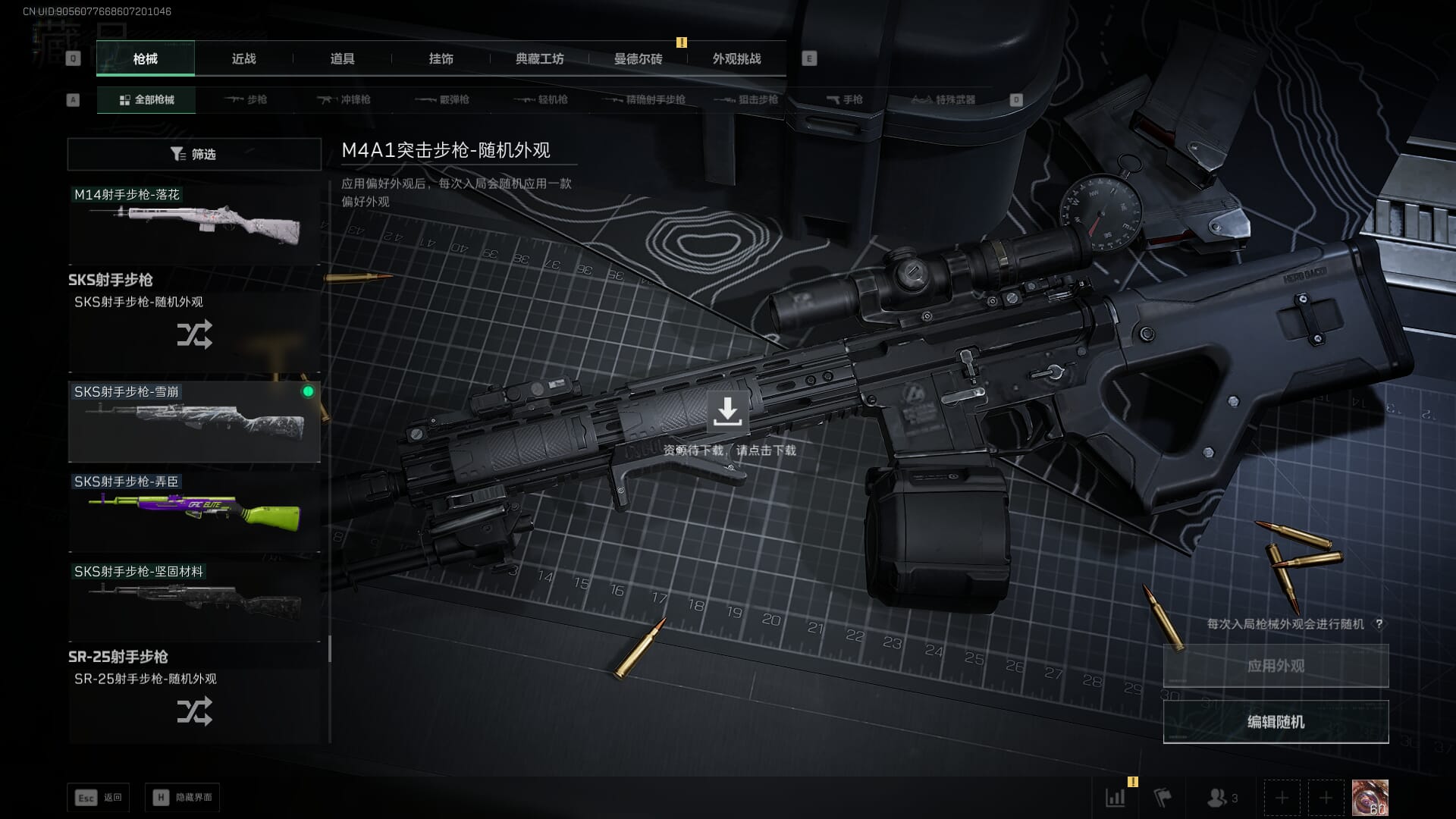Open 编辑随机 to edit random skins
Image resolution: width=1456 pixels, height=819 pixels.
click(1276, 722)
